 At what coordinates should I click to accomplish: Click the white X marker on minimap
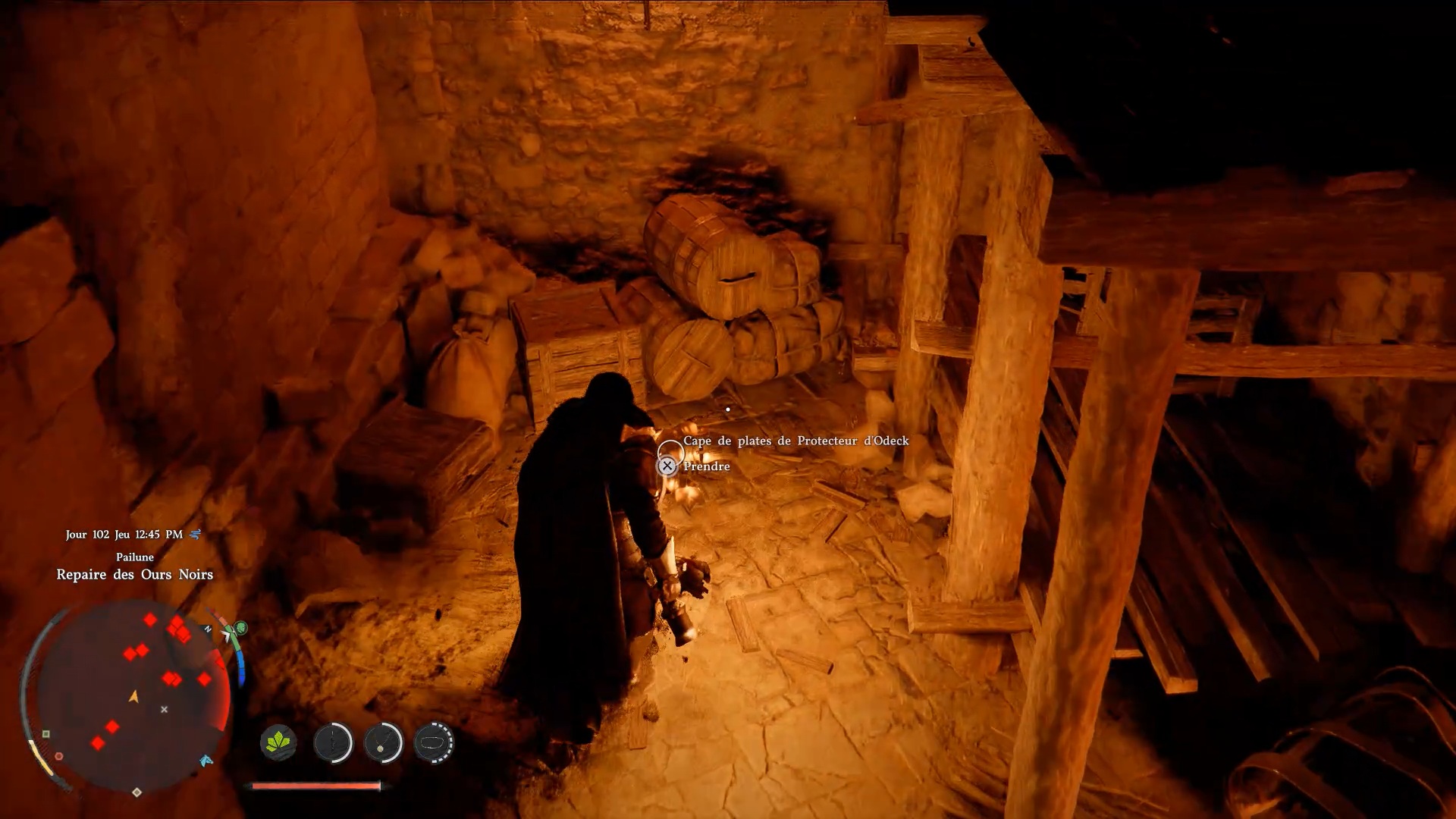click(164, 710)
